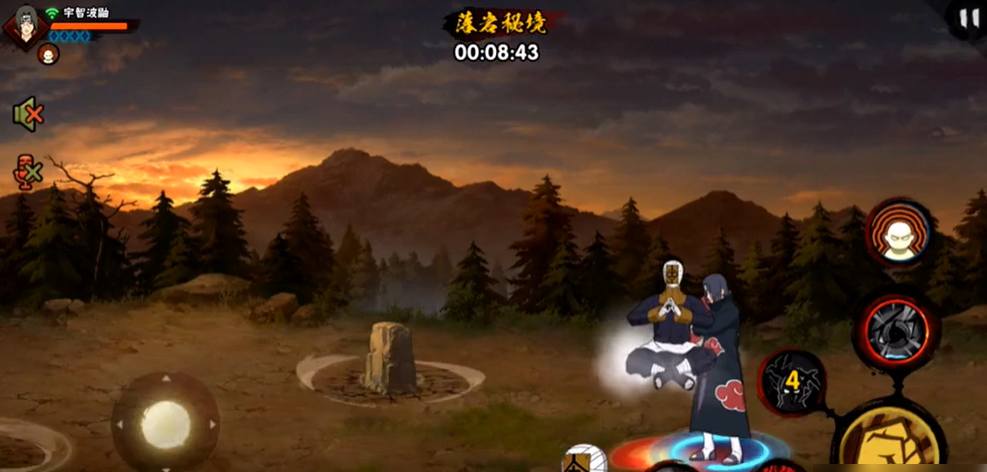Trigger the dark skill showing number 4
The height and width of the screenshot is (472, 987).
pyautogui.click(x=792, y=381)
